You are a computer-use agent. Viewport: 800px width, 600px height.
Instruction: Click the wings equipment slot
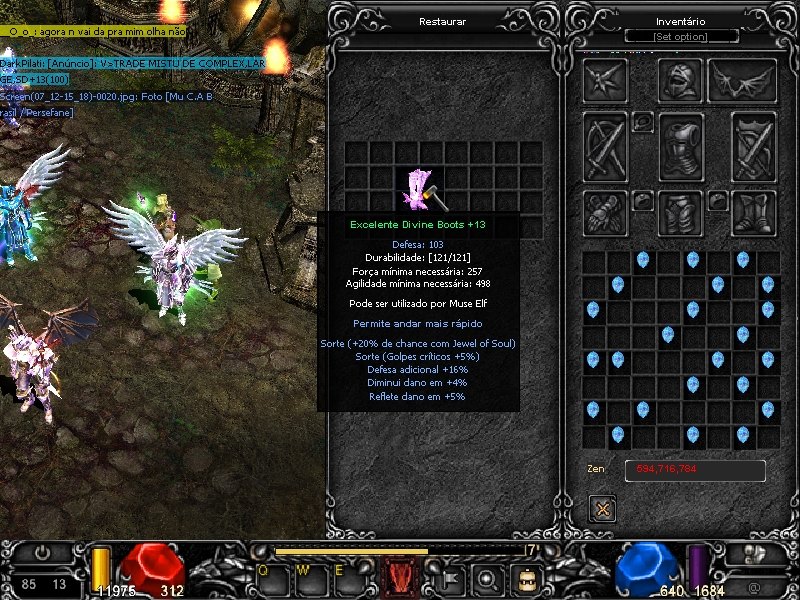(x=742, y=81)
